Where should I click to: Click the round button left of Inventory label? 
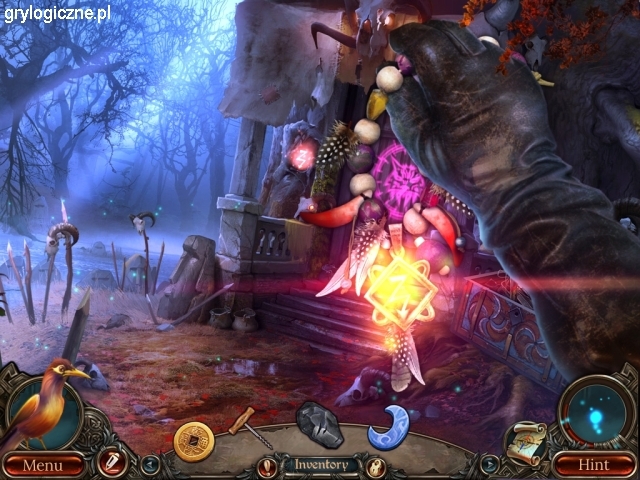[x=267, y=465]
